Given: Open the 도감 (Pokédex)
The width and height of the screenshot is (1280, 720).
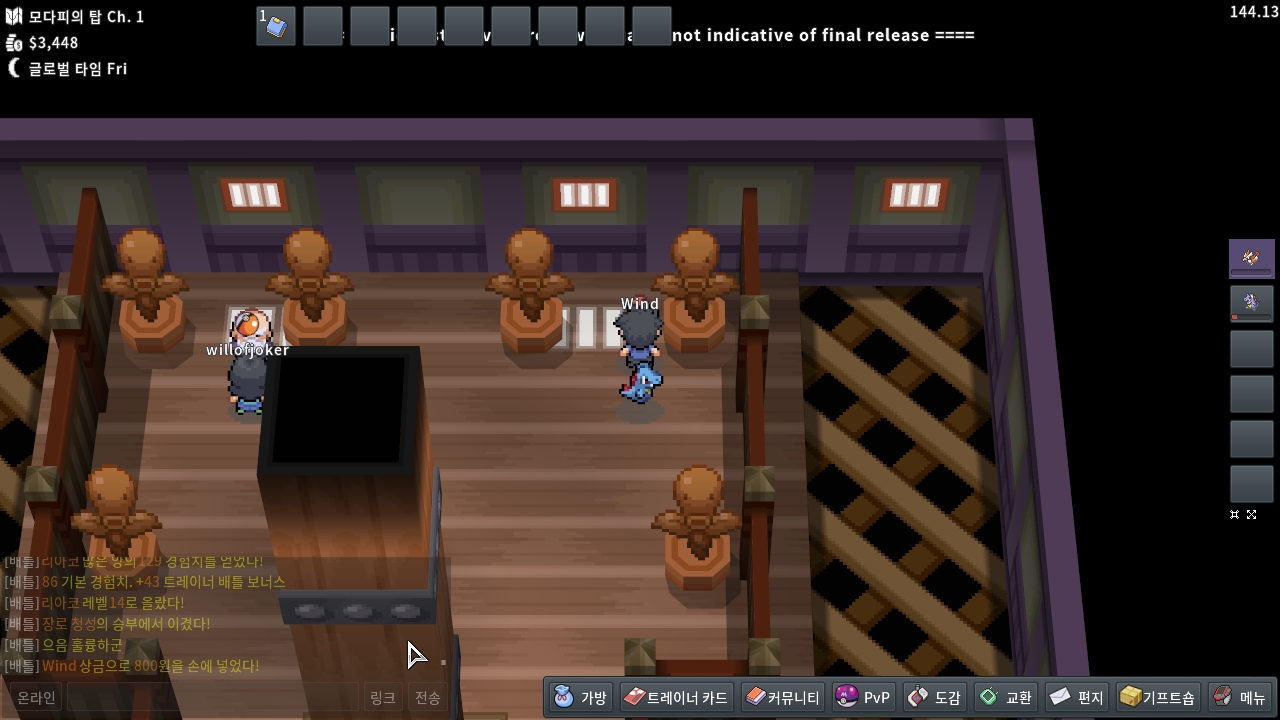Looking at the screenshot, I should [934, 697].
